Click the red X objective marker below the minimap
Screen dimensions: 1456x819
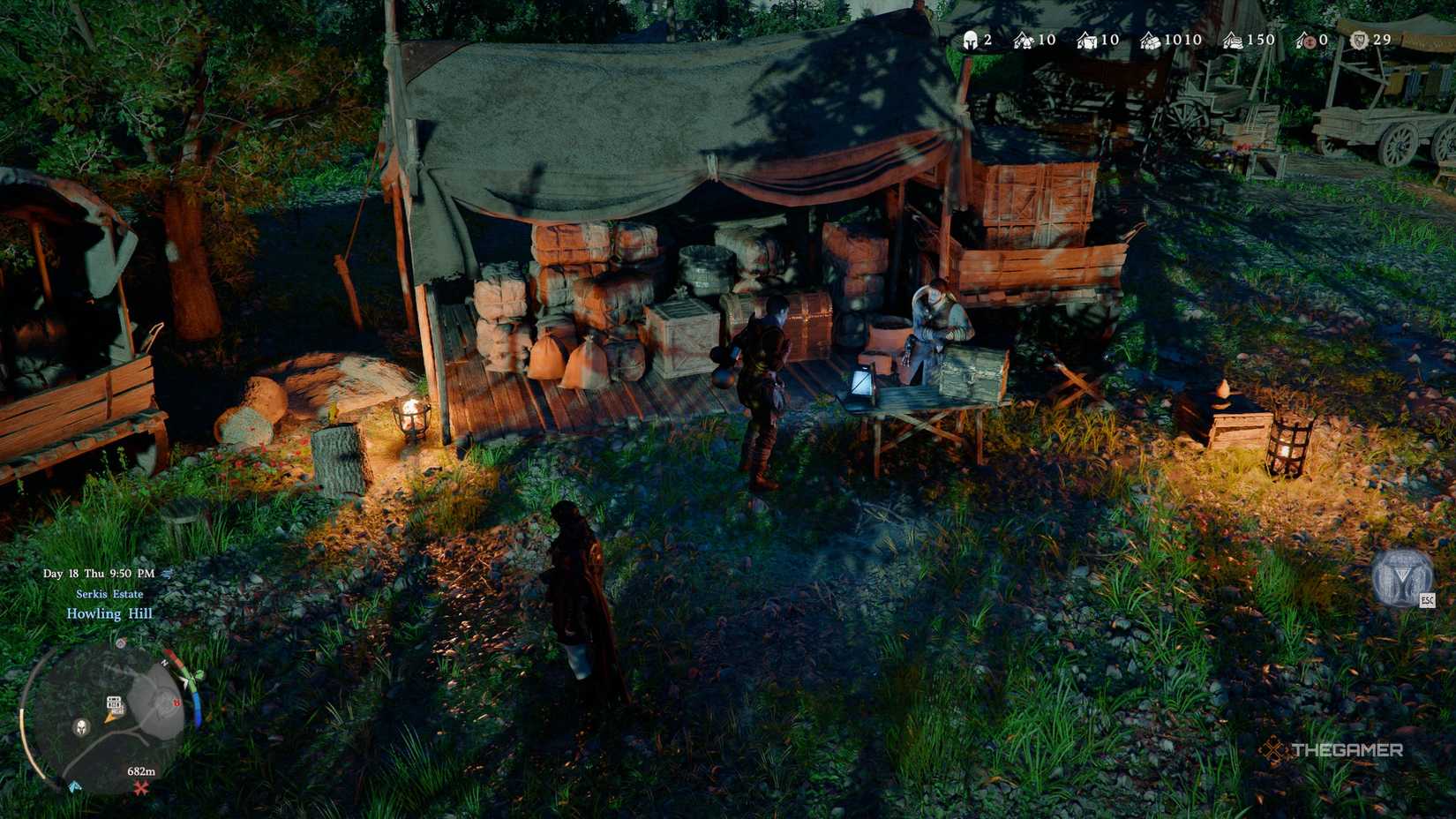click(x=141, y=787)
